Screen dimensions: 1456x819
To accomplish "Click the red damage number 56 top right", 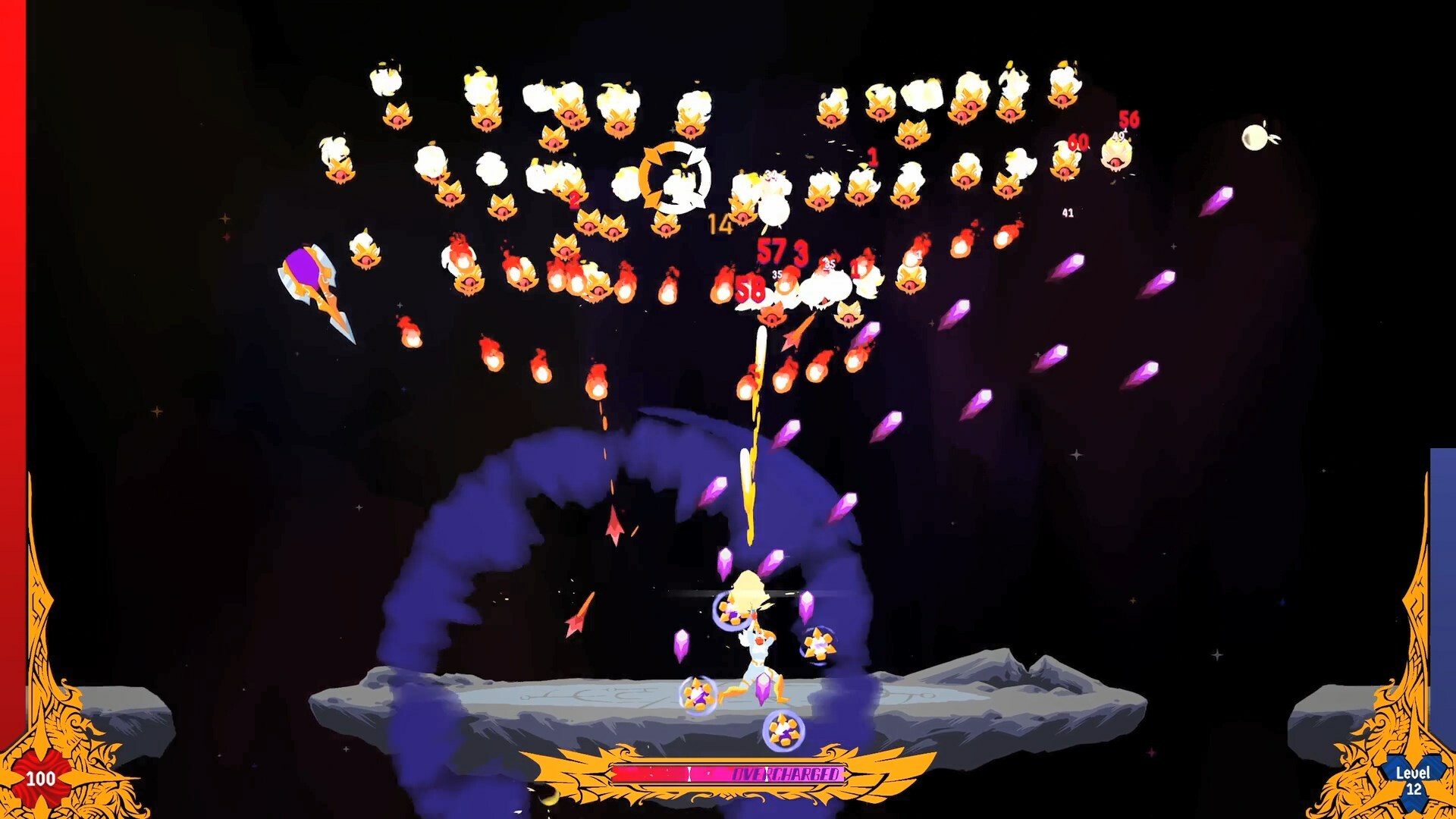I will pos(1128,118).
